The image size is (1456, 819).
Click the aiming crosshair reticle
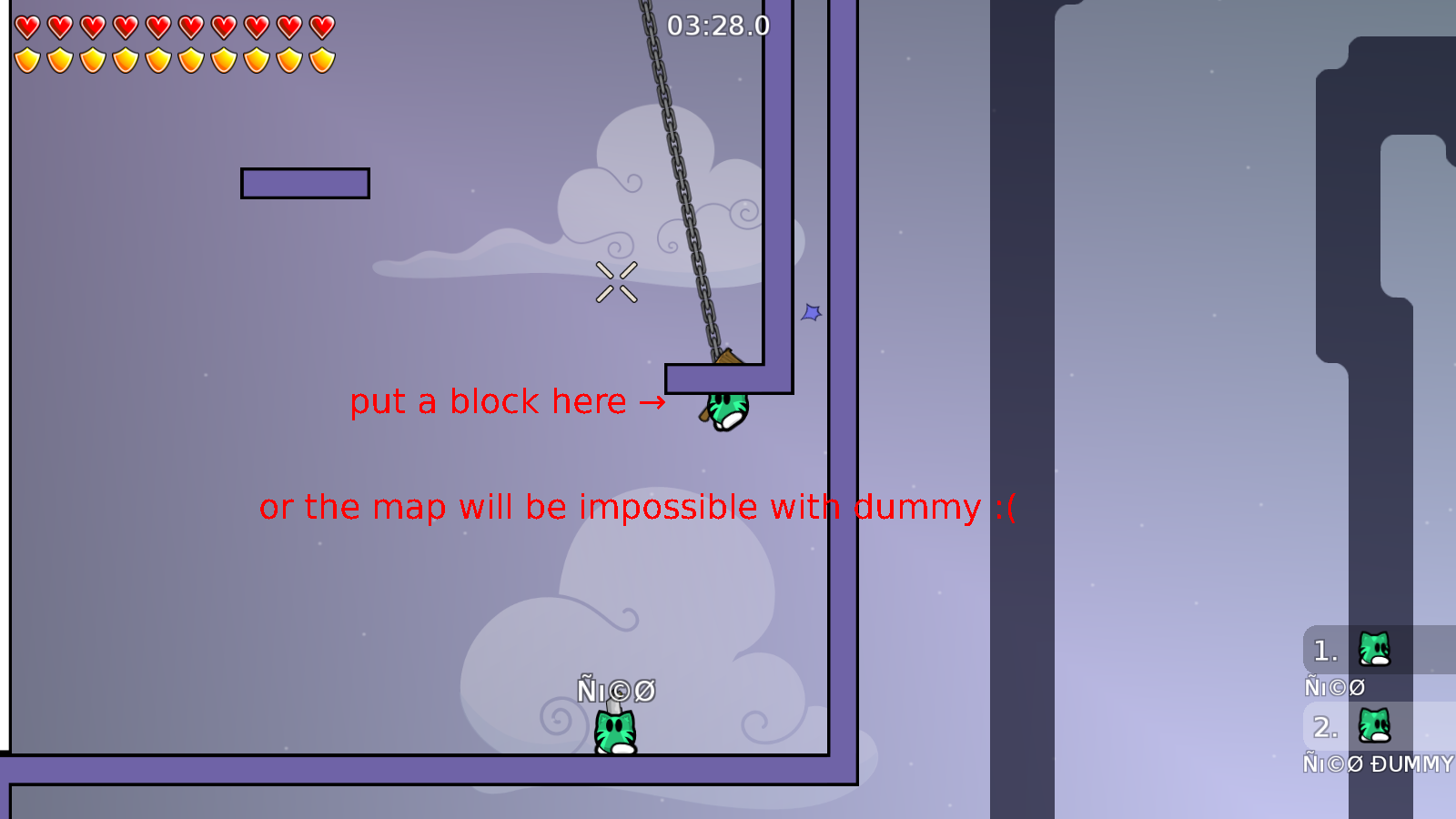616,280
